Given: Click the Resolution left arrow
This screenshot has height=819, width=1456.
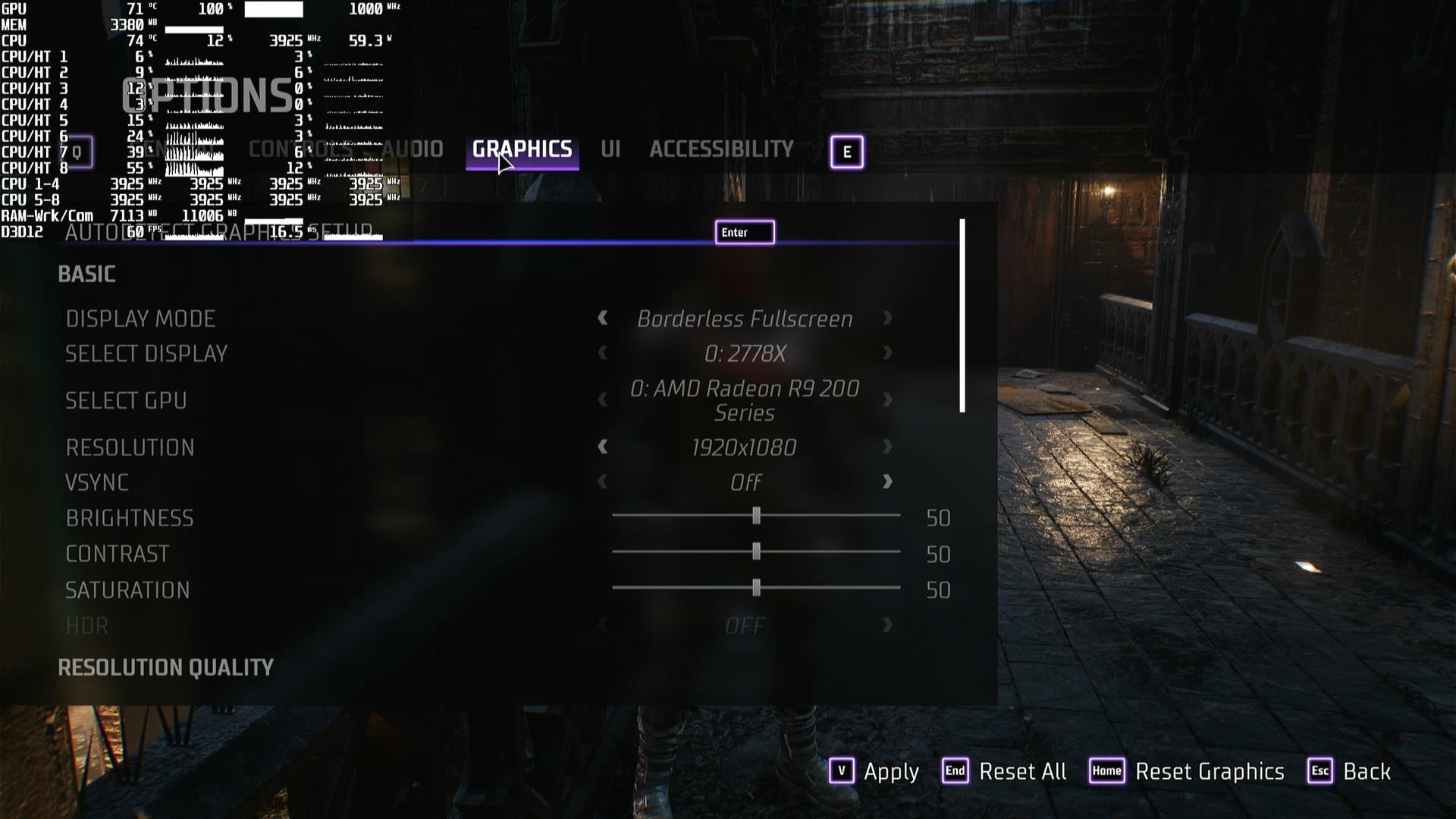Looking at the screenshot, I should (603, 447).
